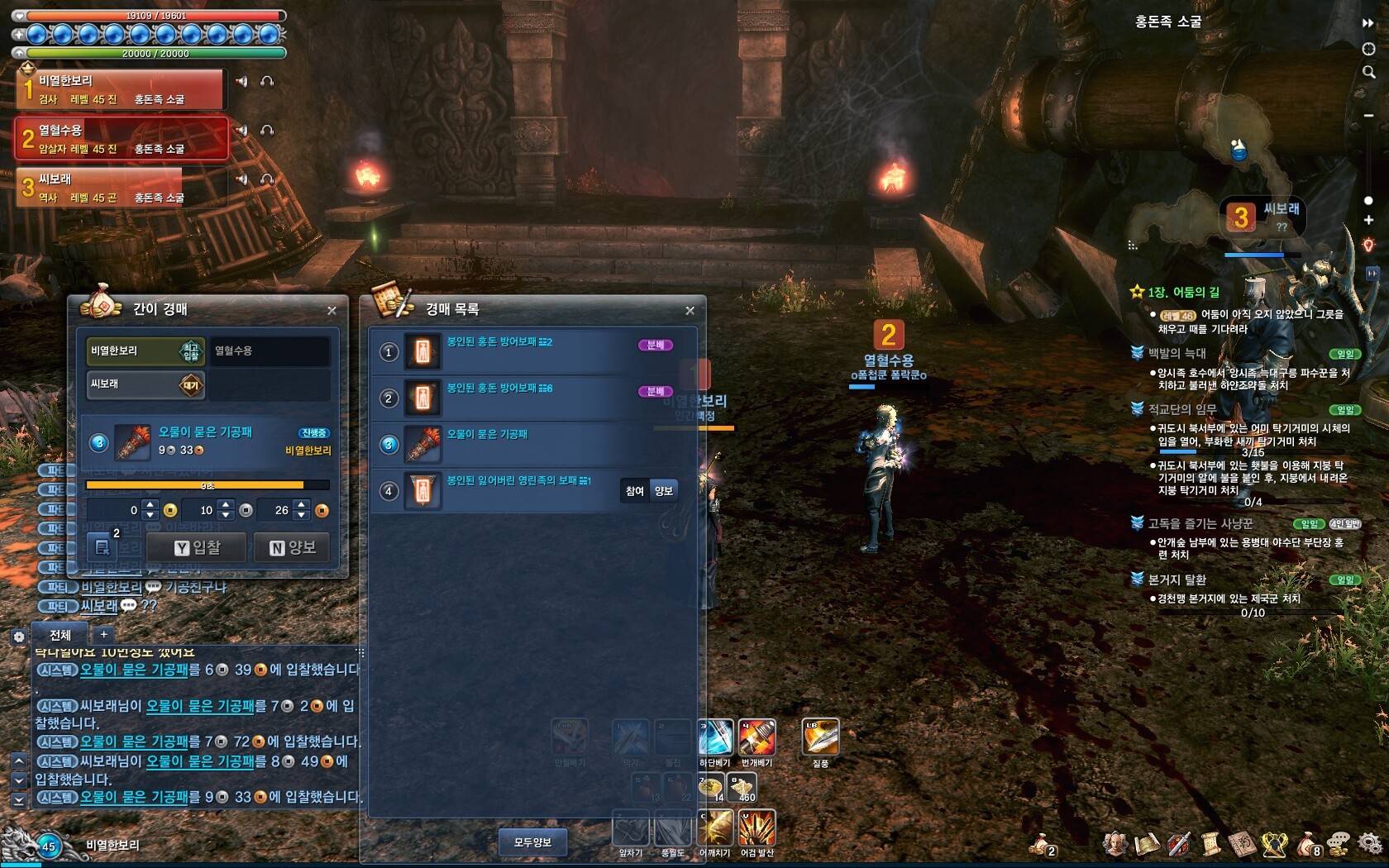The height and width of the screenshot is (868, 1389).
Task: Place a bid with the 입찰 button
Action: (197, 547)
